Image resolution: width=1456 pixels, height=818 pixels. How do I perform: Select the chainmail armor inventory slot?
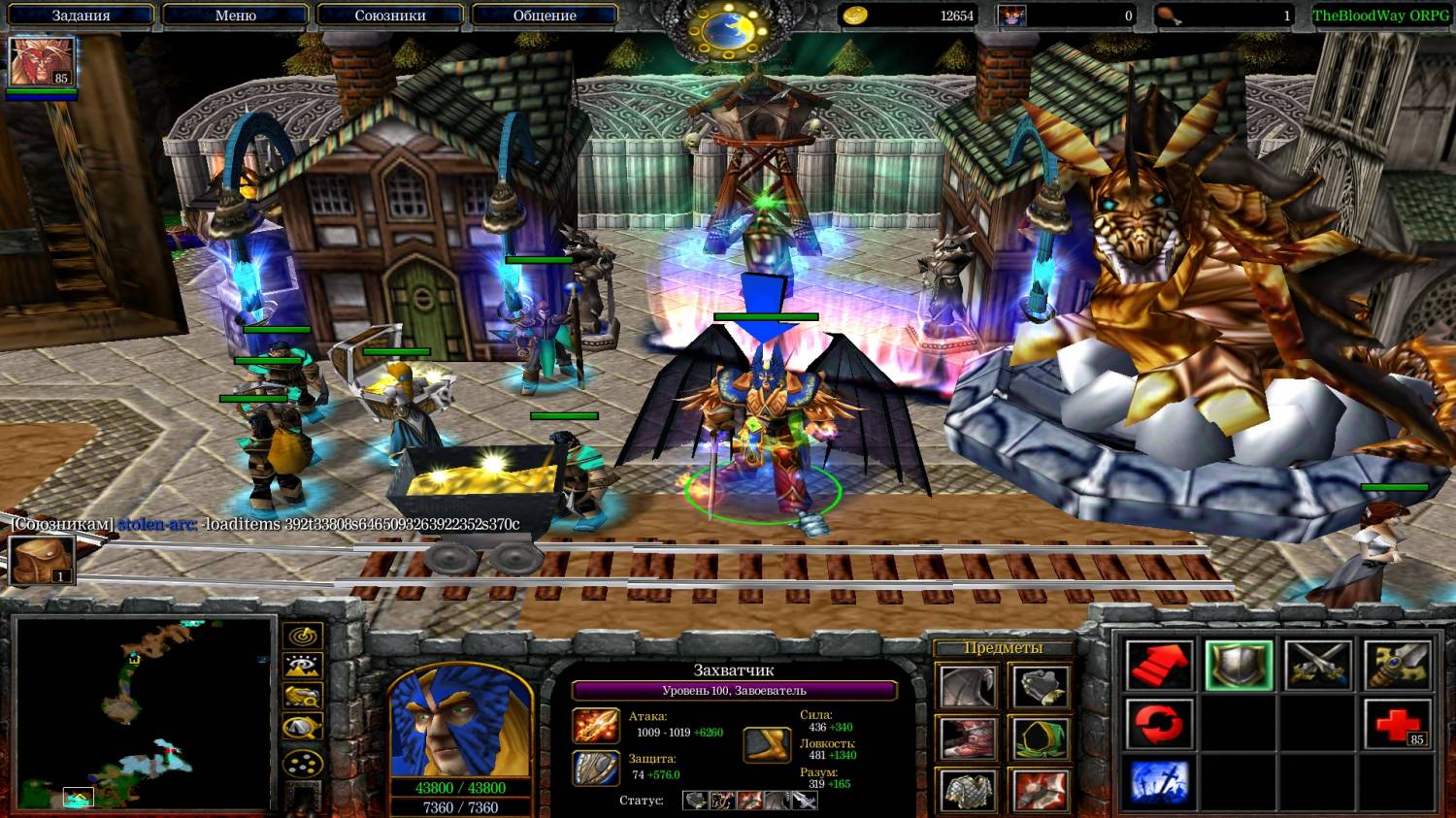click(x=968, y=790)
